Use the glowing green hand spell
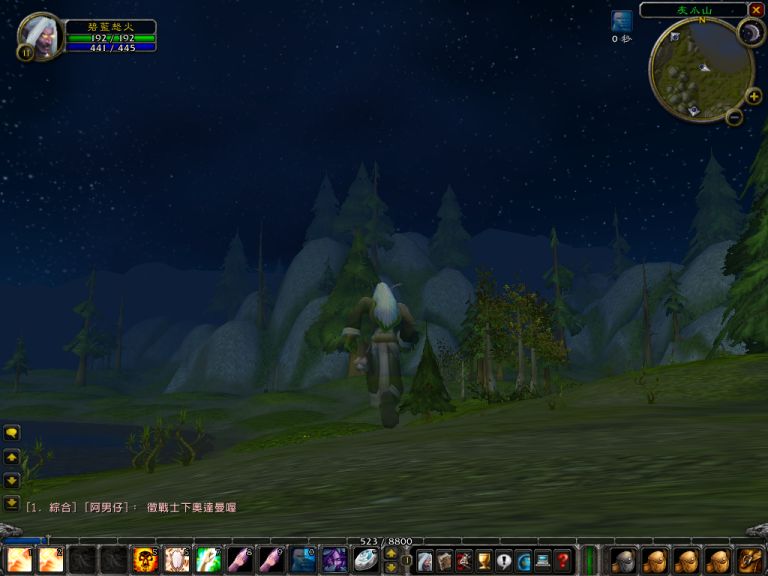 click(208, 560)
